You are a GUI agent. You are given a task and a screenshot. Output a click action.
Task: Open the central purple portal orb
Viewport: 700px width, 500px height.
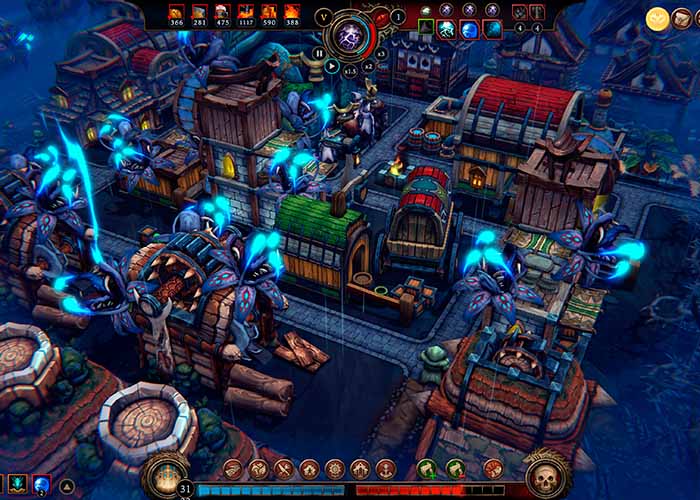351,35
